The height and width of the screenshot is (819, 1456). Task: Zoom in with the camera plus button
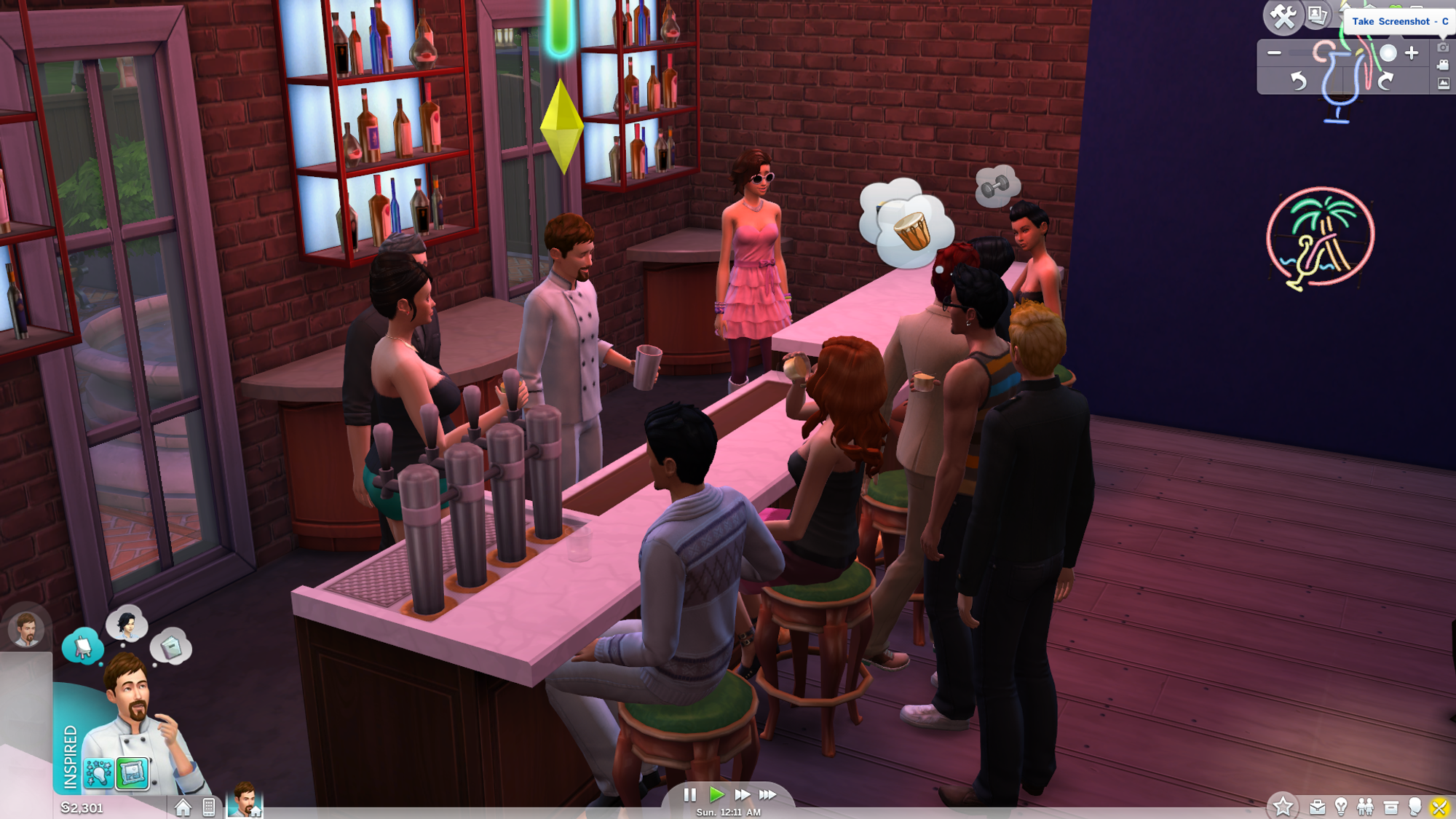tap(1412, 53)
